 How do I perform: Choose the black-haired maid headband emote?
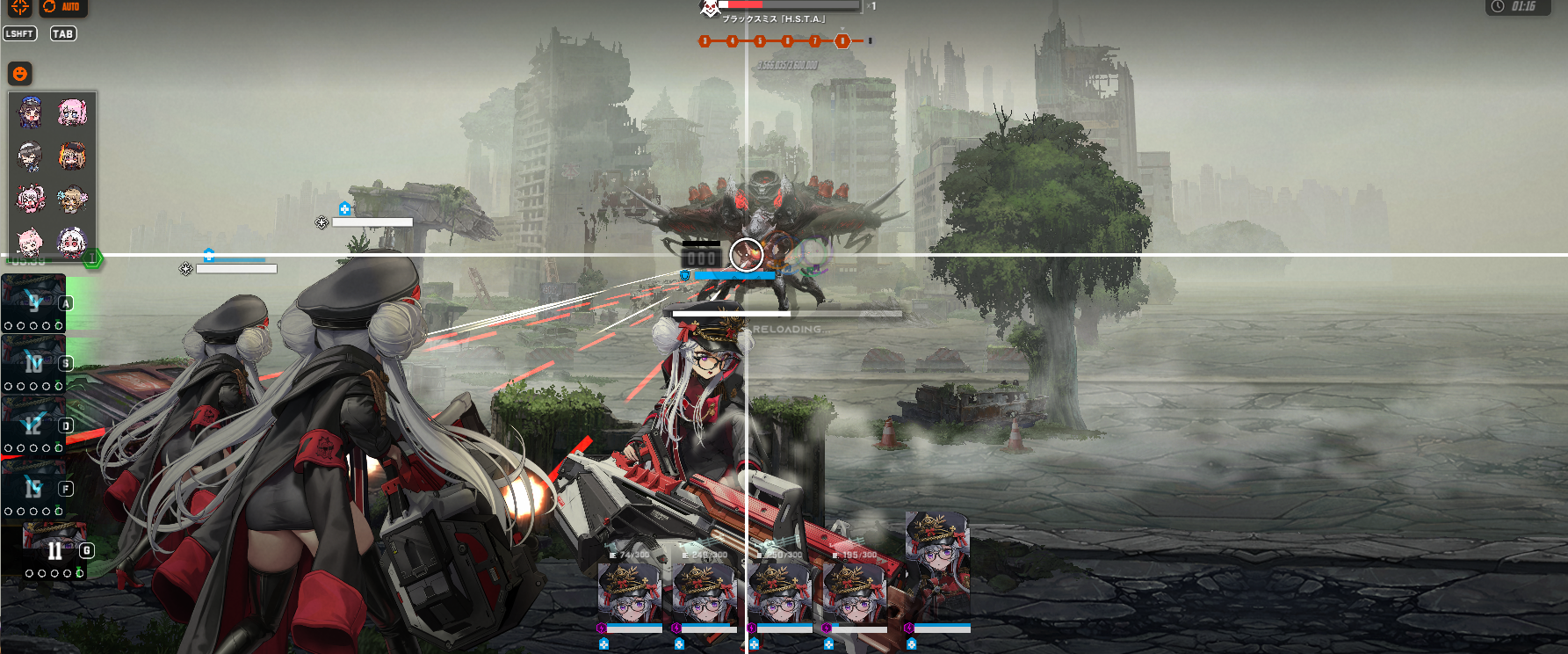(31, 156)
